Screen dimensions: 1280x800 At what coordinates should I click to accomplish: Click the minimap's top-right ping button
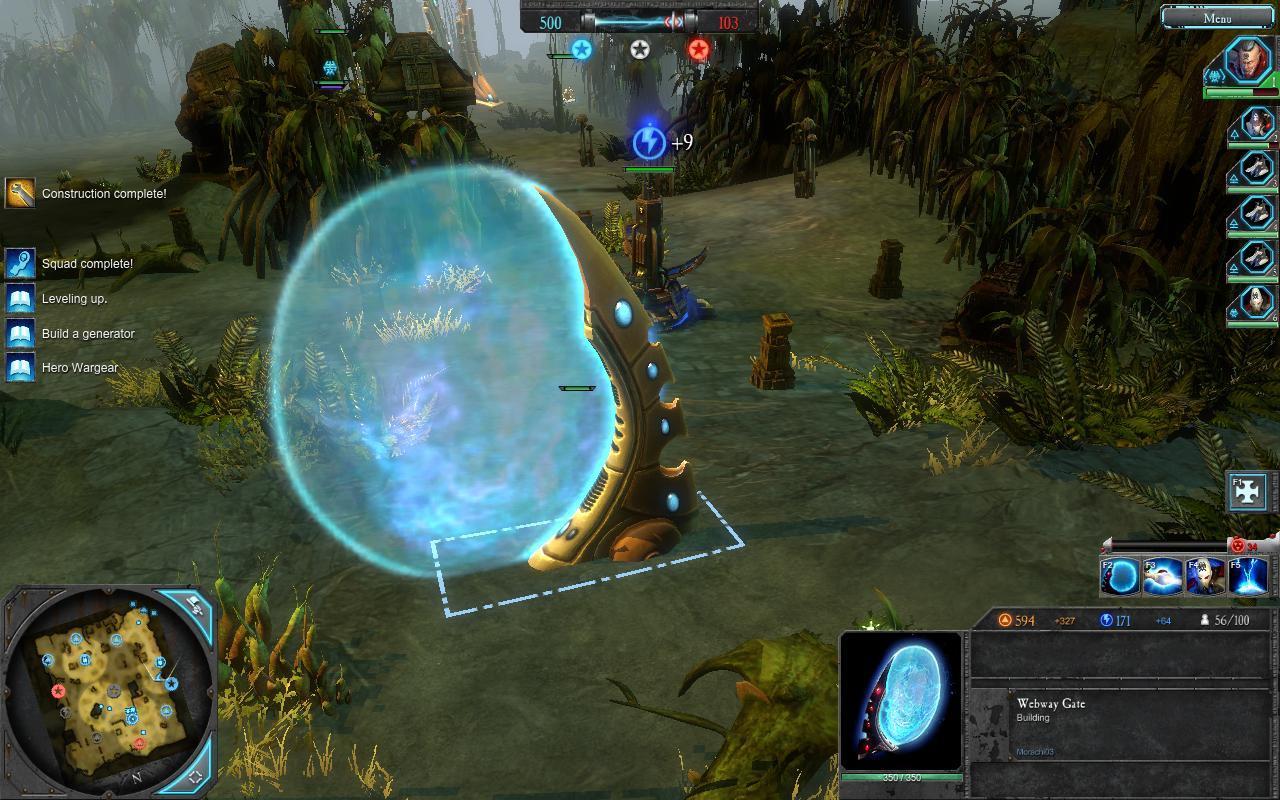click(193, 607)
